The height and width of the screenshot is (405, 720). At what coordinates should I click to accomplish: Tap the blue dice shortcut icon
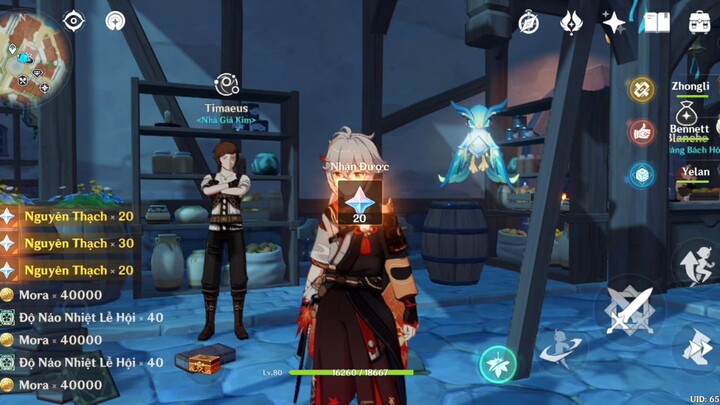(642, 175)
